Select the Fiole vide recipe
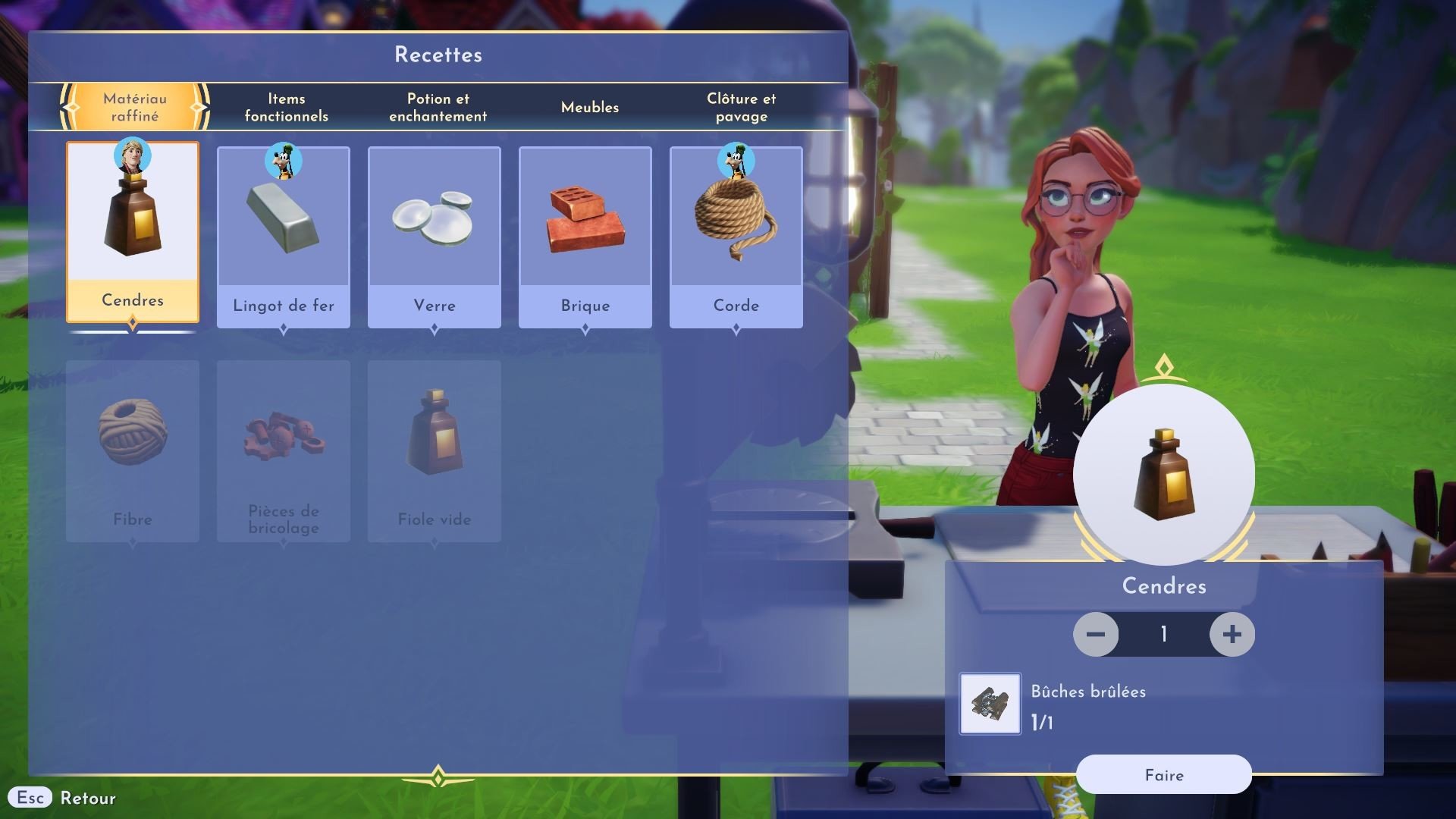 click(435, 451)
